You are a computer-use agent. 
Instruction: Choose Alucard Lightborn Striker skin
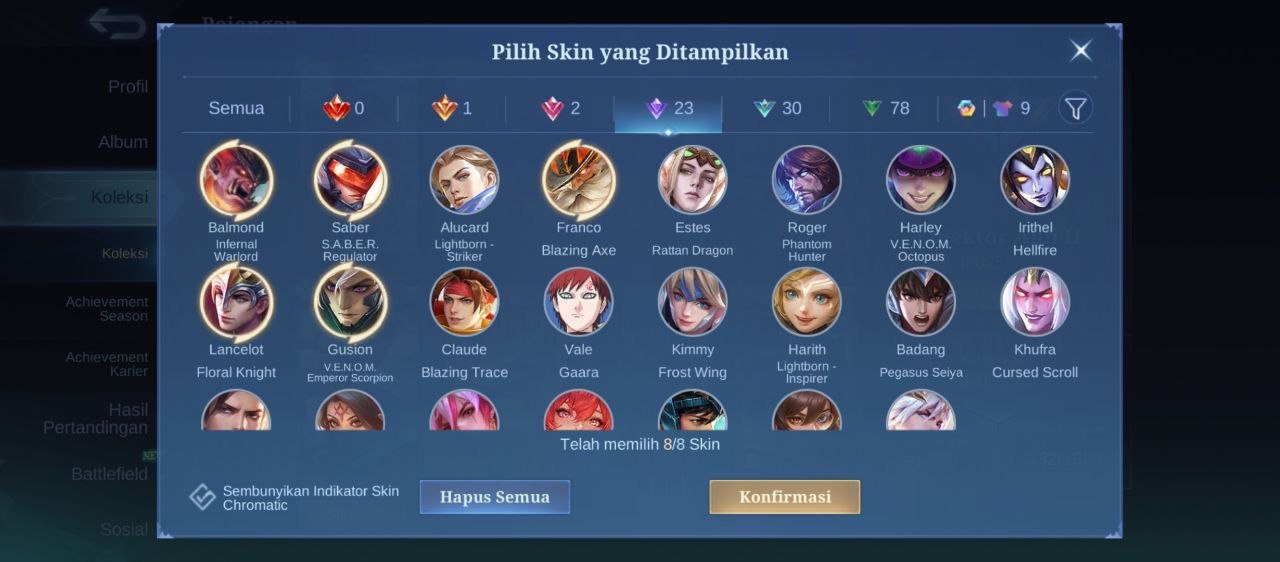pyautogui.click(x=464, y=181)
